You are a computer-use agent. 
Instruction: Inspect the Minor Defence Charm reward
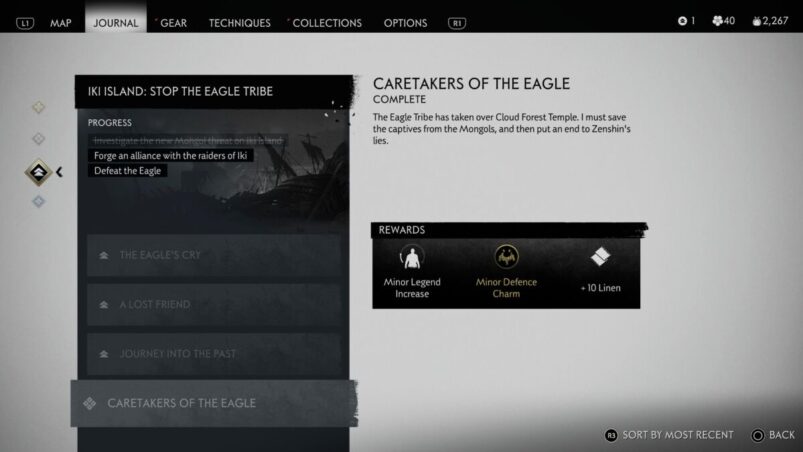pyautogui.click(x=506, y=271)
